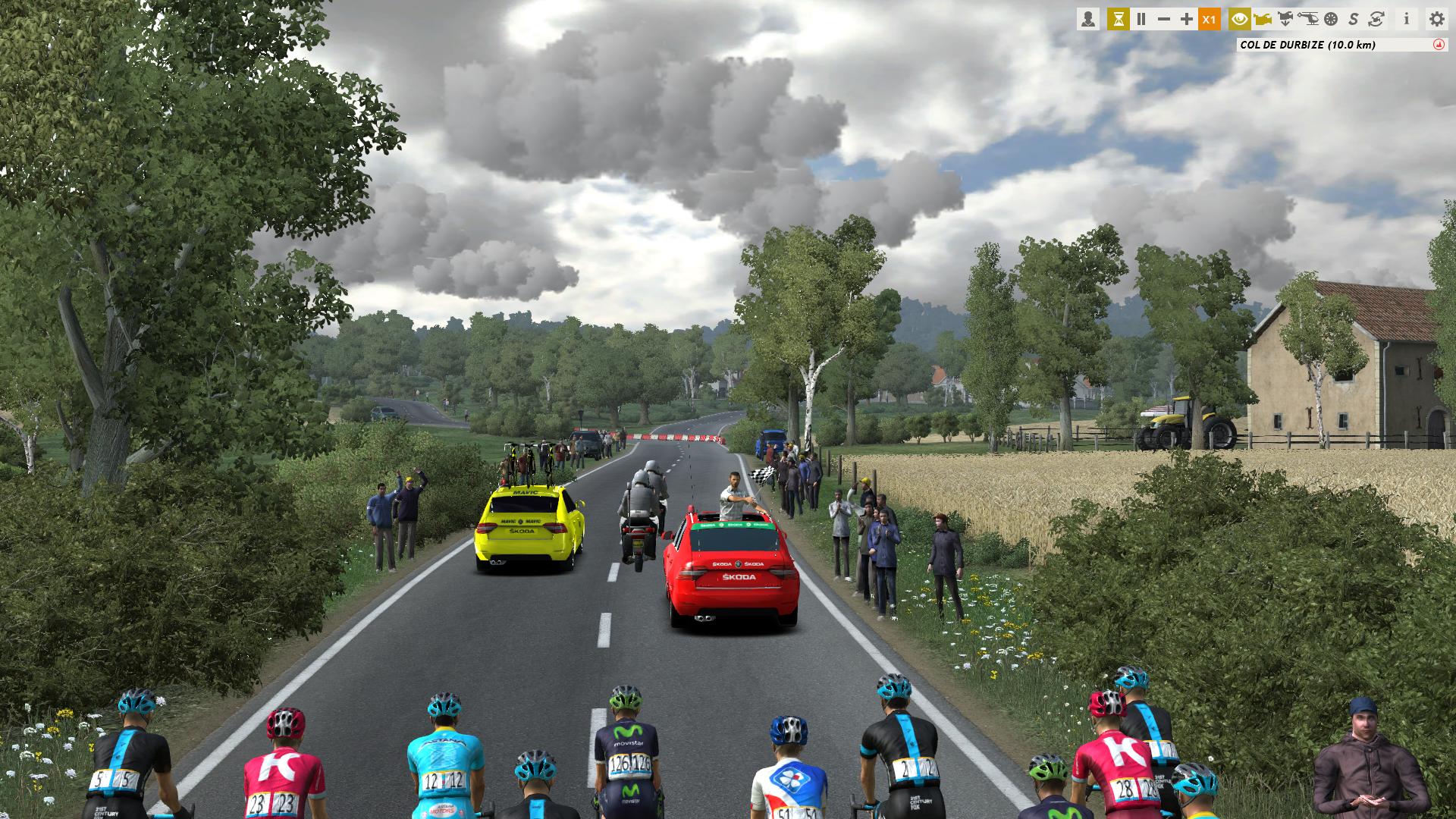Open the settings gear menu
Image resolution: width=1456 pixels, height=819 pixels.
tap(1436, 20)
